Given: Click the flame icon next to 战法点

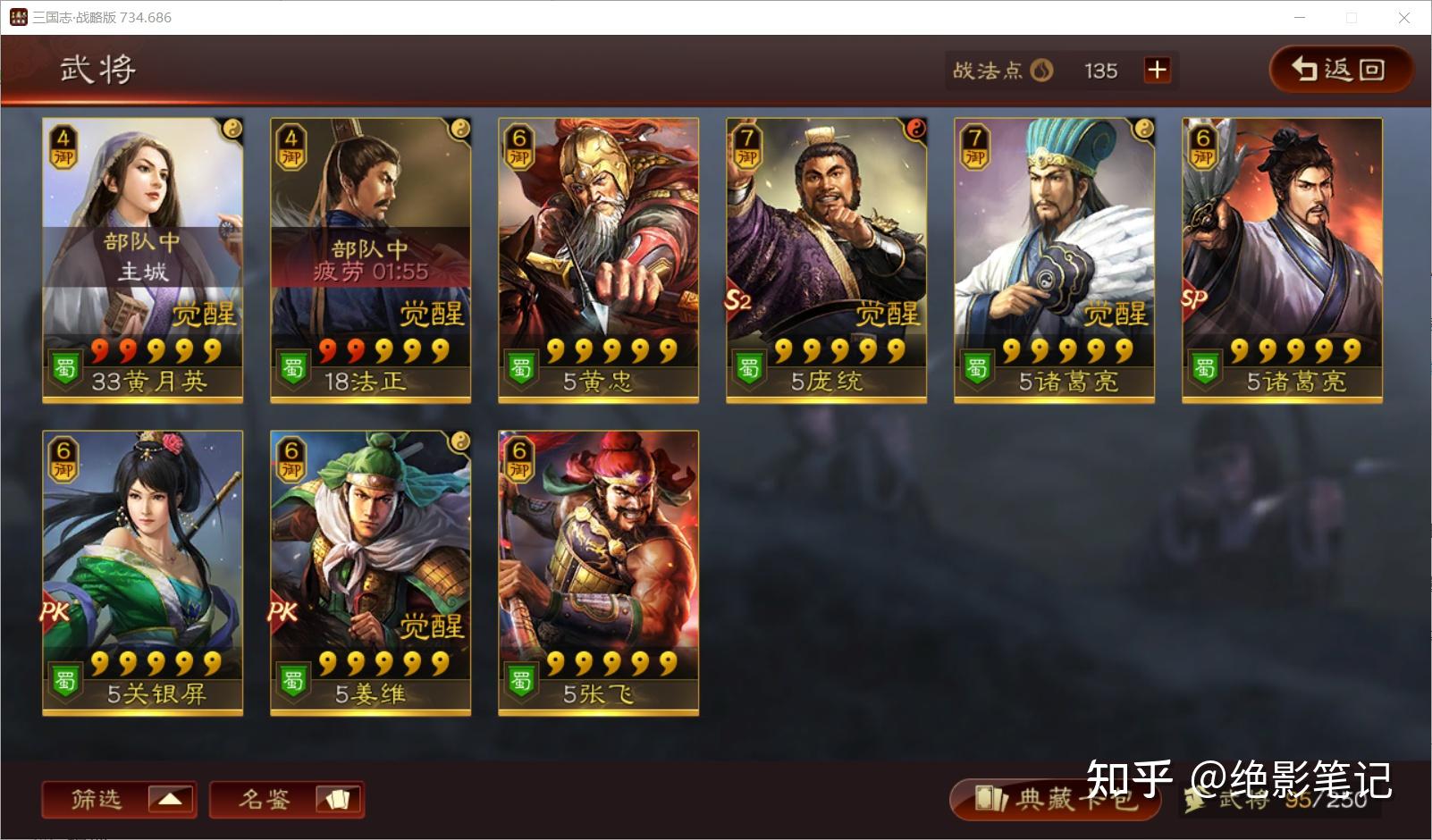Looking at the screenshot, I should [x=1043, y=70].
